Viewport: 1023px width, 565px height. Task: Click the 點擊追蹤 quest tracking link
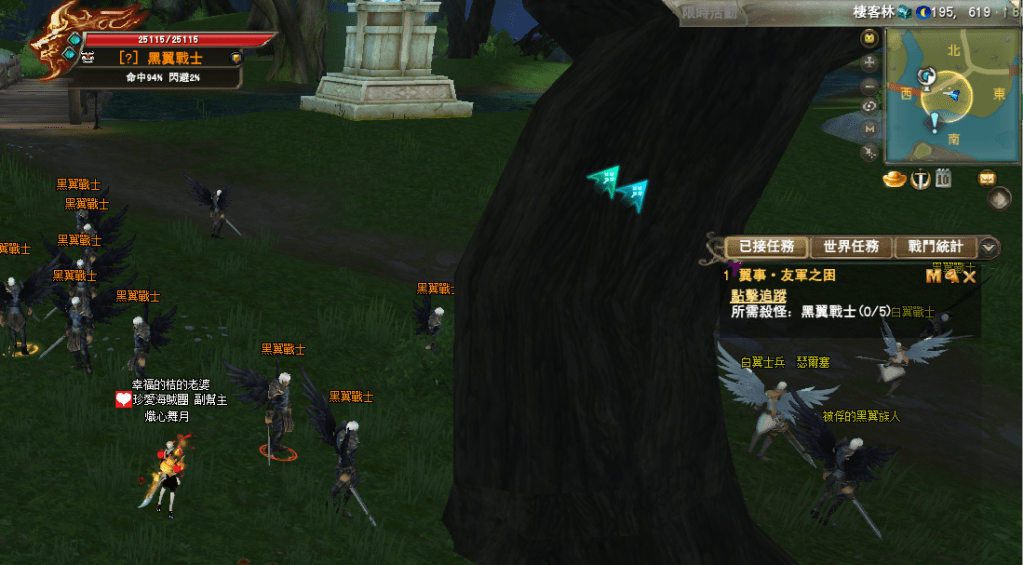758,295
